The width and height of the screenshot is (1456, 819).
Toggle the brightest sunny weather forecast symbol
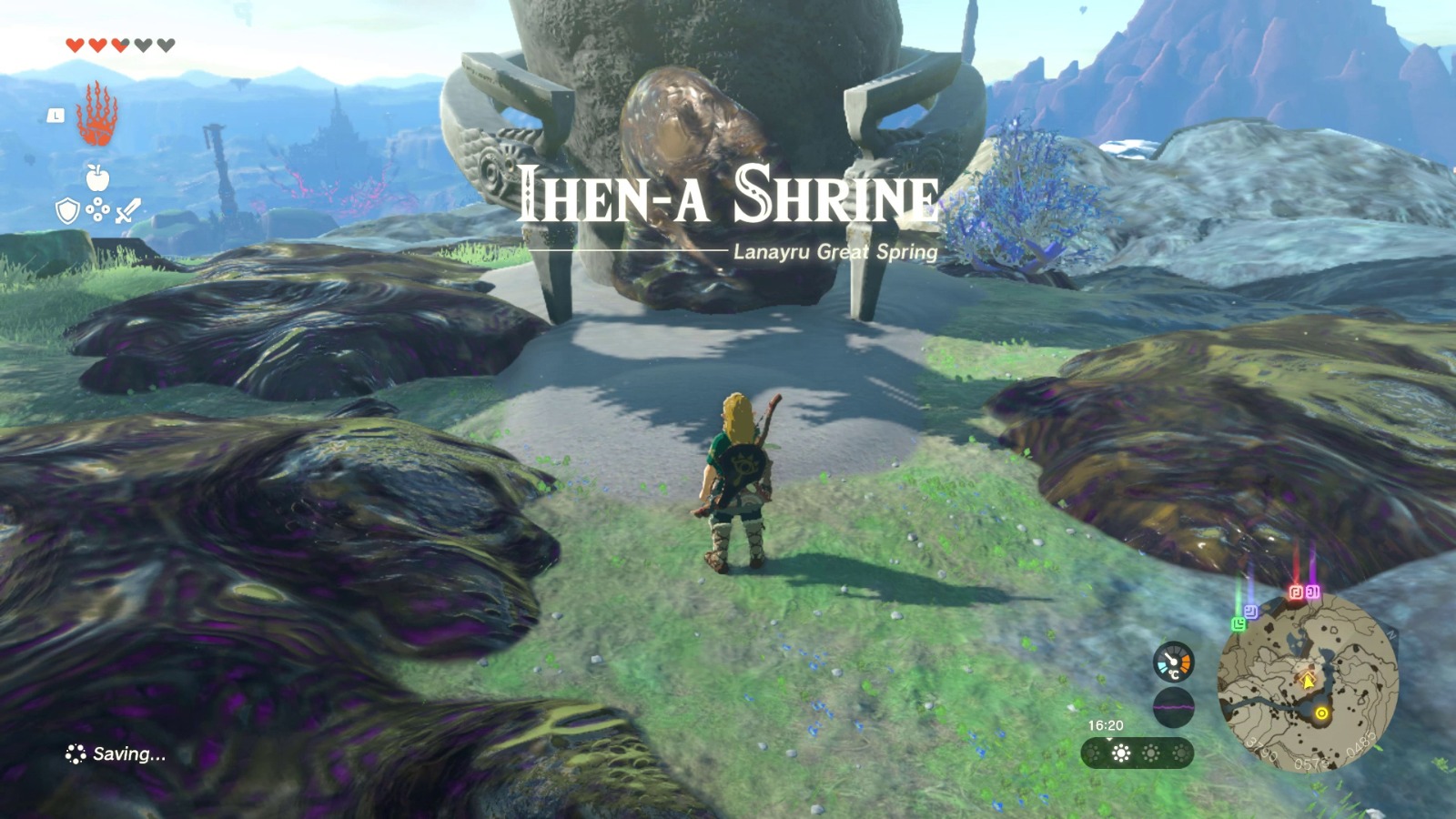[x=1119, y=753]
